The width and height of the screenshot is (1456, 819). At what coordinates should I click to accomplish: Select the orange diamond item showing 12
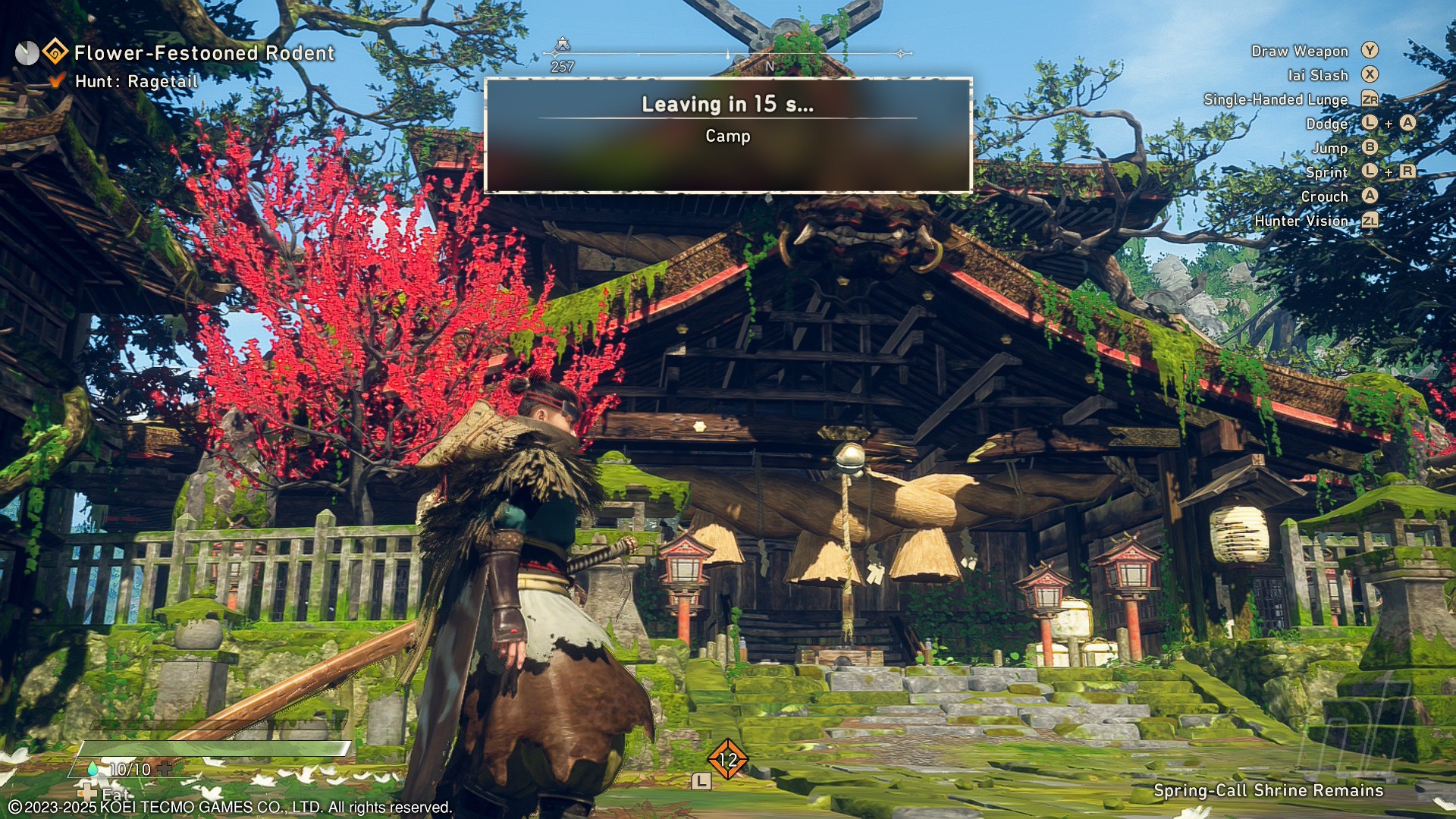pyautogui.click(x=727, y=759)
